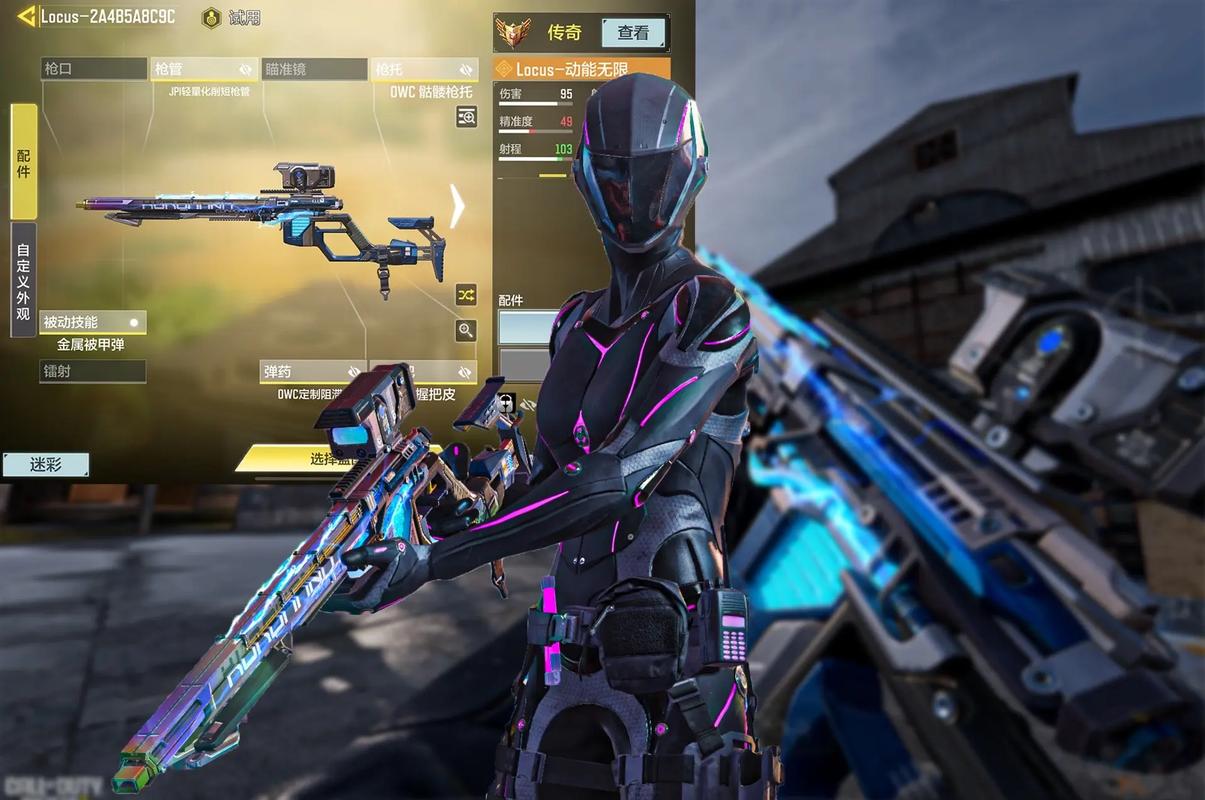Switch to the 配件 attachments tab
Viewport: 1205px width, 800px height.
click(x=24, y=162)
